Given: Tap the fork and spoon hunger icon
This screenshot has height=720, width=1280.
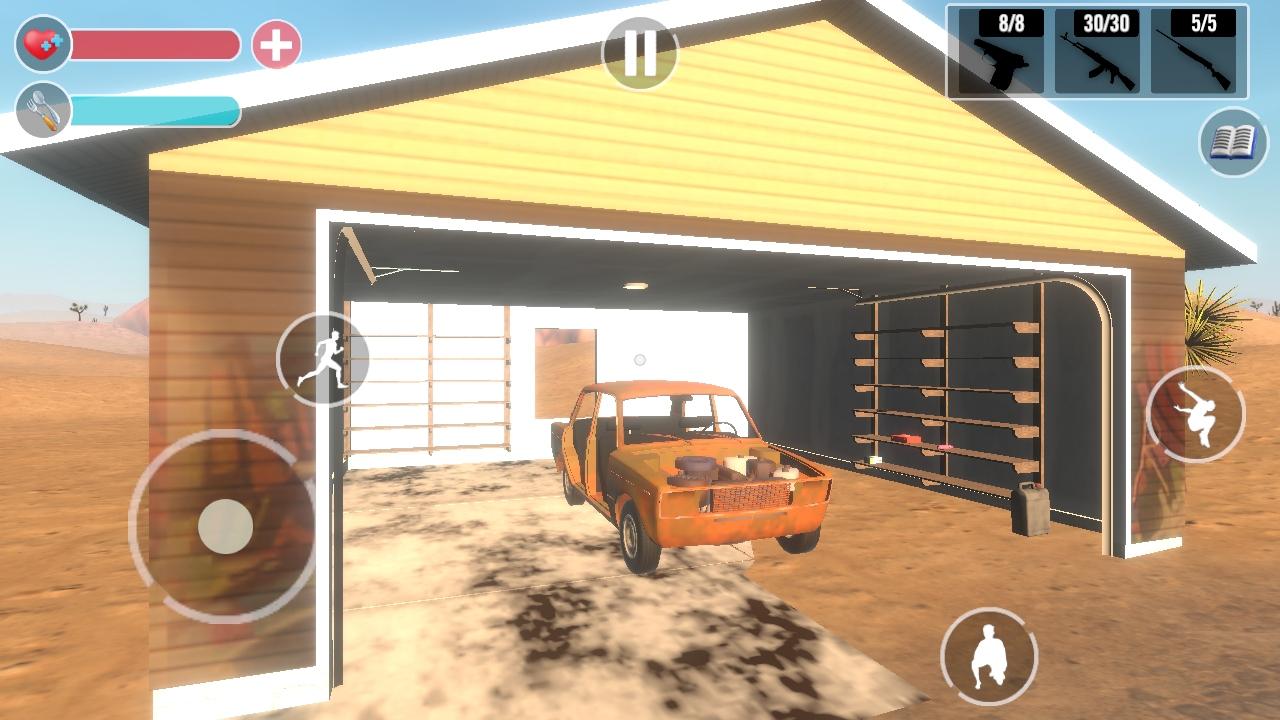Looking at the screenshot, I should pyautogui.click(x=43, y=110).
